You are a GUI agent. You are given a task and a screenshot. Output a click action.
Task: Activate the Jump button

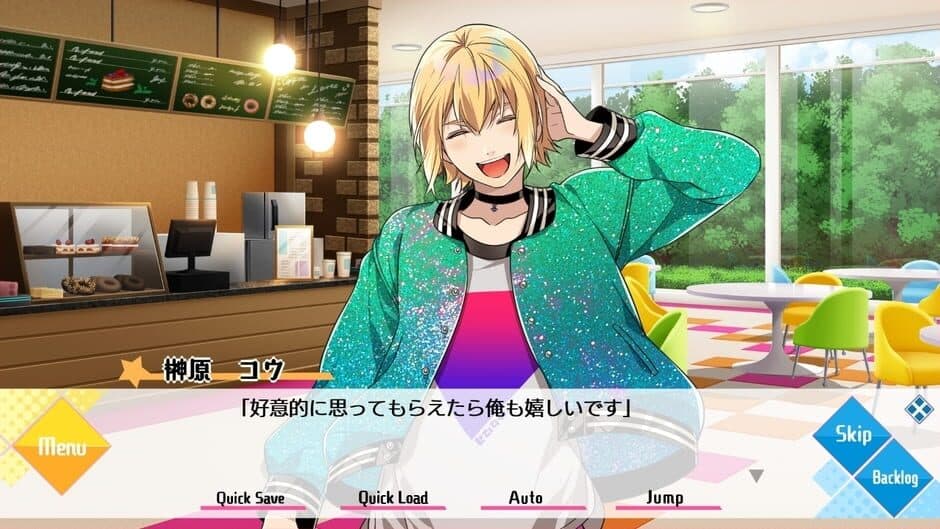point(664,498)
